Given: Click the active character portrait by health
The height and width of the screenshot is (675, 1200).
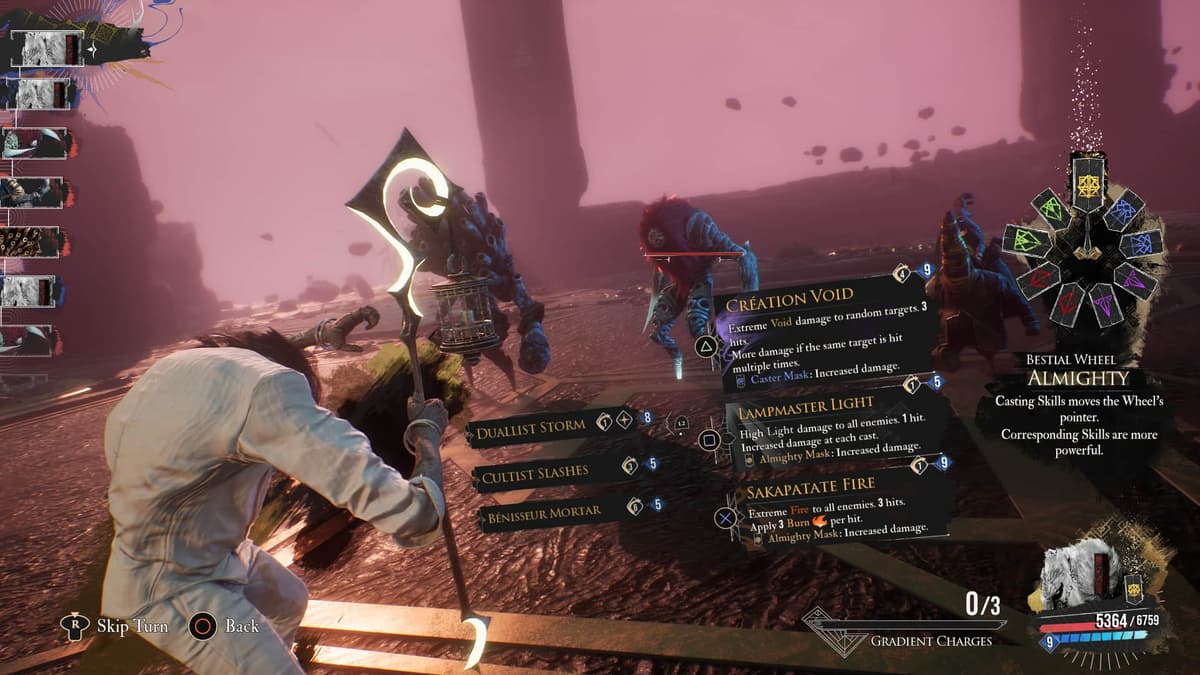Looking at the screenshot, I should click(1076, 579).
